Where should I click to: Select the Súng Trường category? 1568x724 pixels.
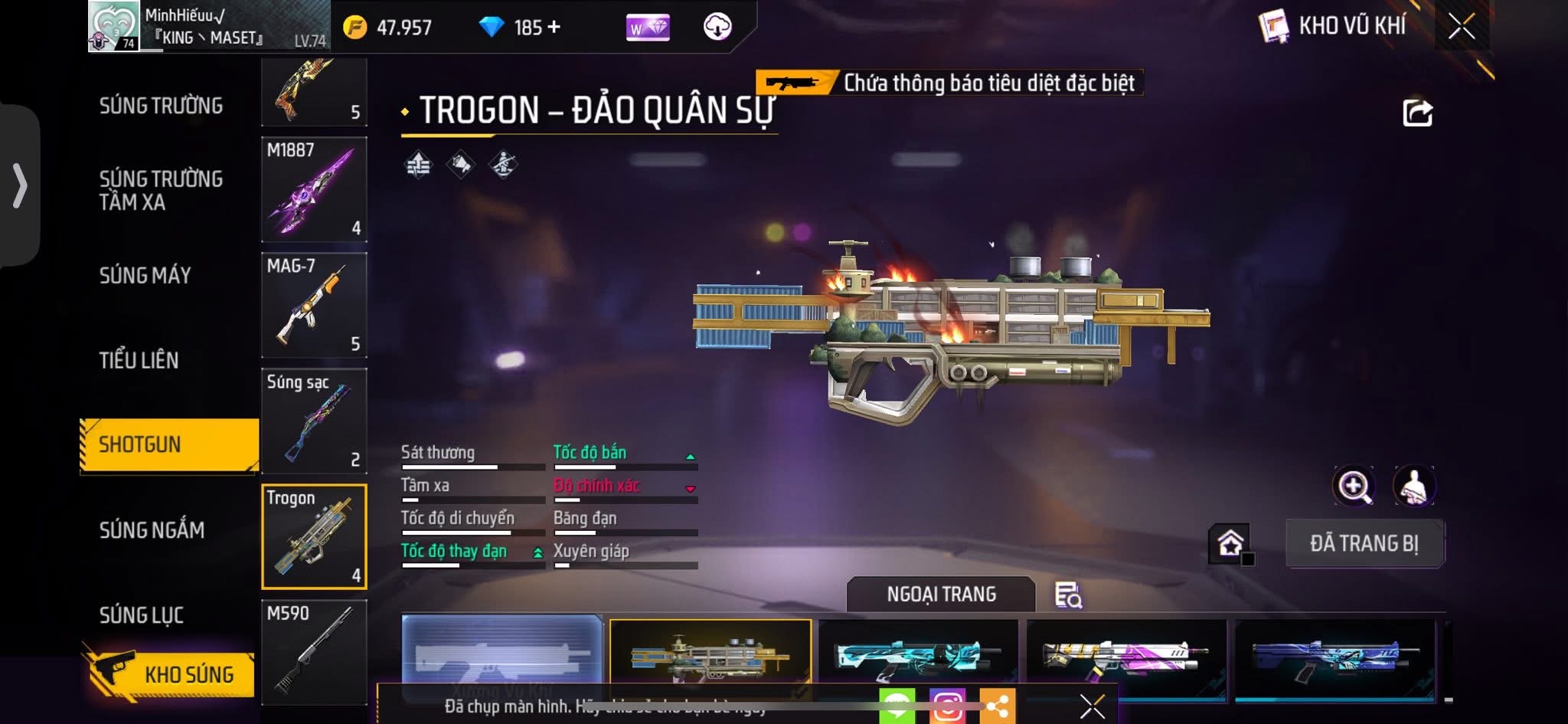[x=161, y=106]
